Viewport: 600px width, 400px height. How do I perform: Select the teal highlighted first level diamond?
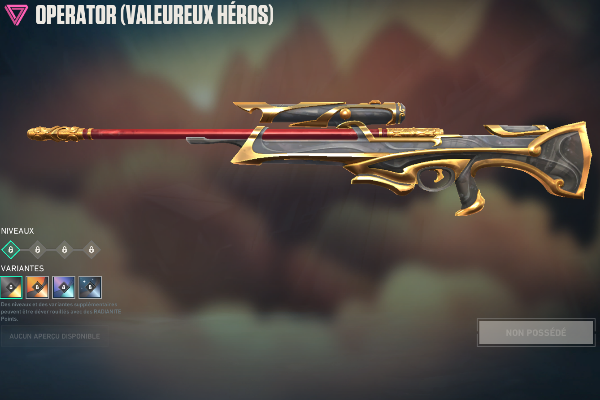pos(11,249)
